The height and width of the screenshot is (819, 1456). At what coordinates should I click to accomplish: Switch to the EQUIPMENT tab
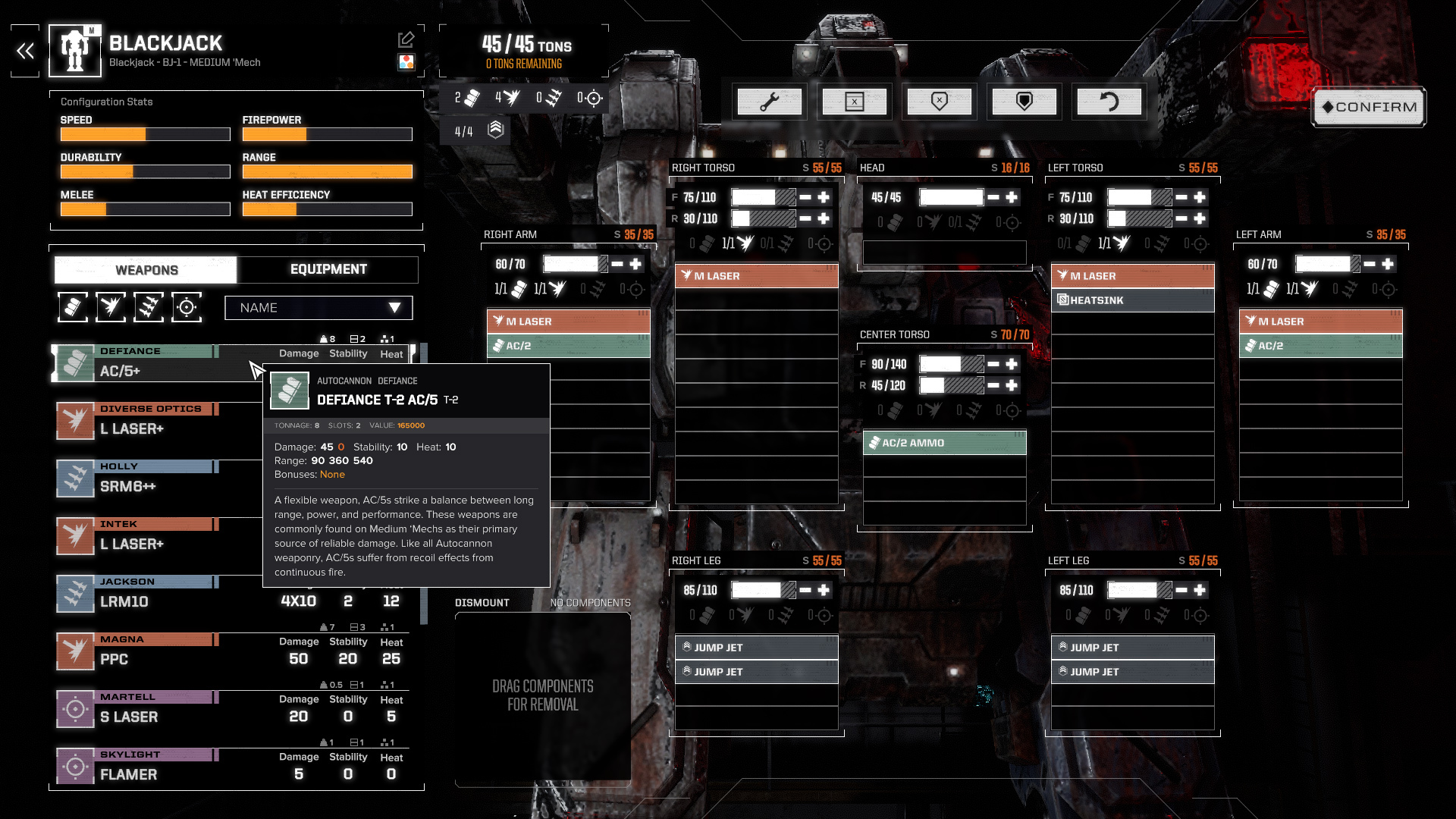point(328,269)
